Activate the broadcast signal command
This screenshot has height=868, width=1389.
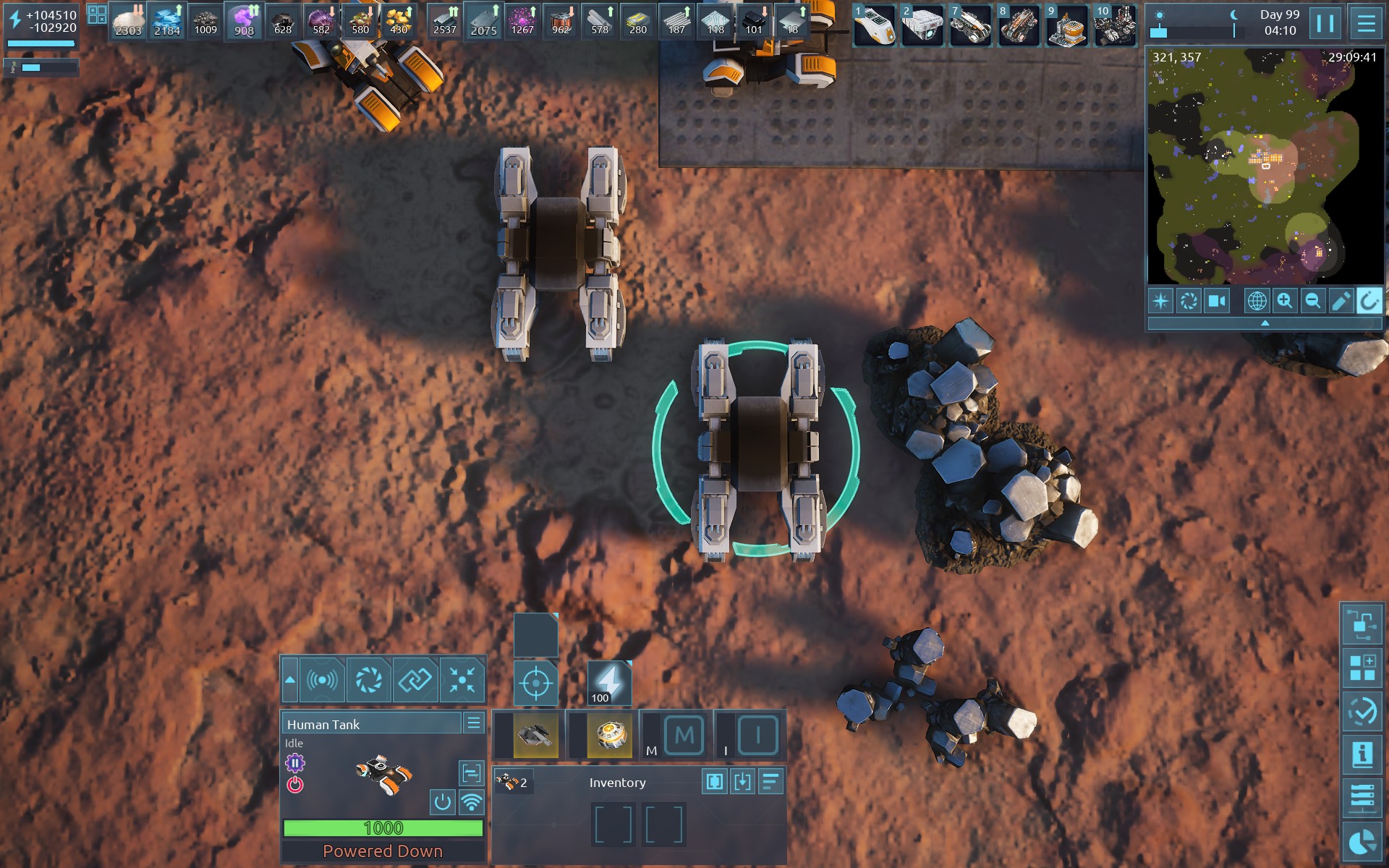coord(322,680)
